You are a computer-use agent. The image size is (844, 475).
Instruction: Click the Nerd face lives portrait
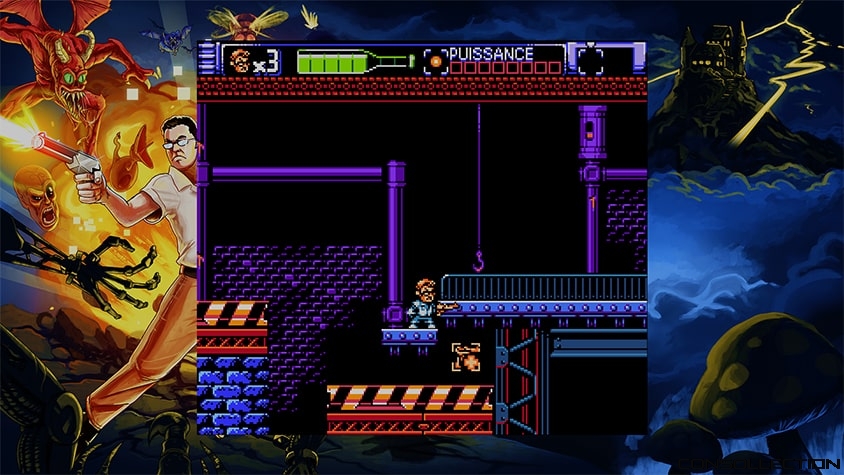(239, 61)
